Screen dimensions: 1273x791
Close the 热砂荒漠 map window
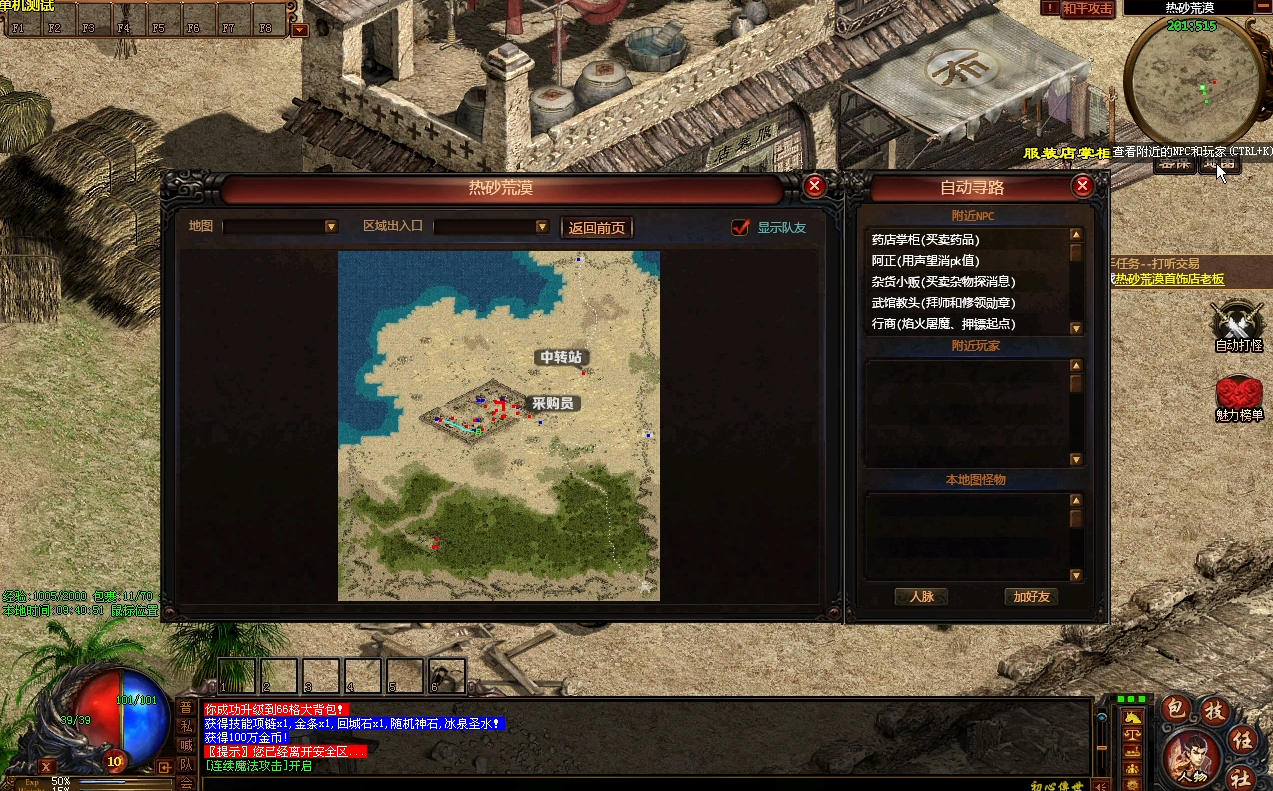pyautogui.click(x=815, y=185)
